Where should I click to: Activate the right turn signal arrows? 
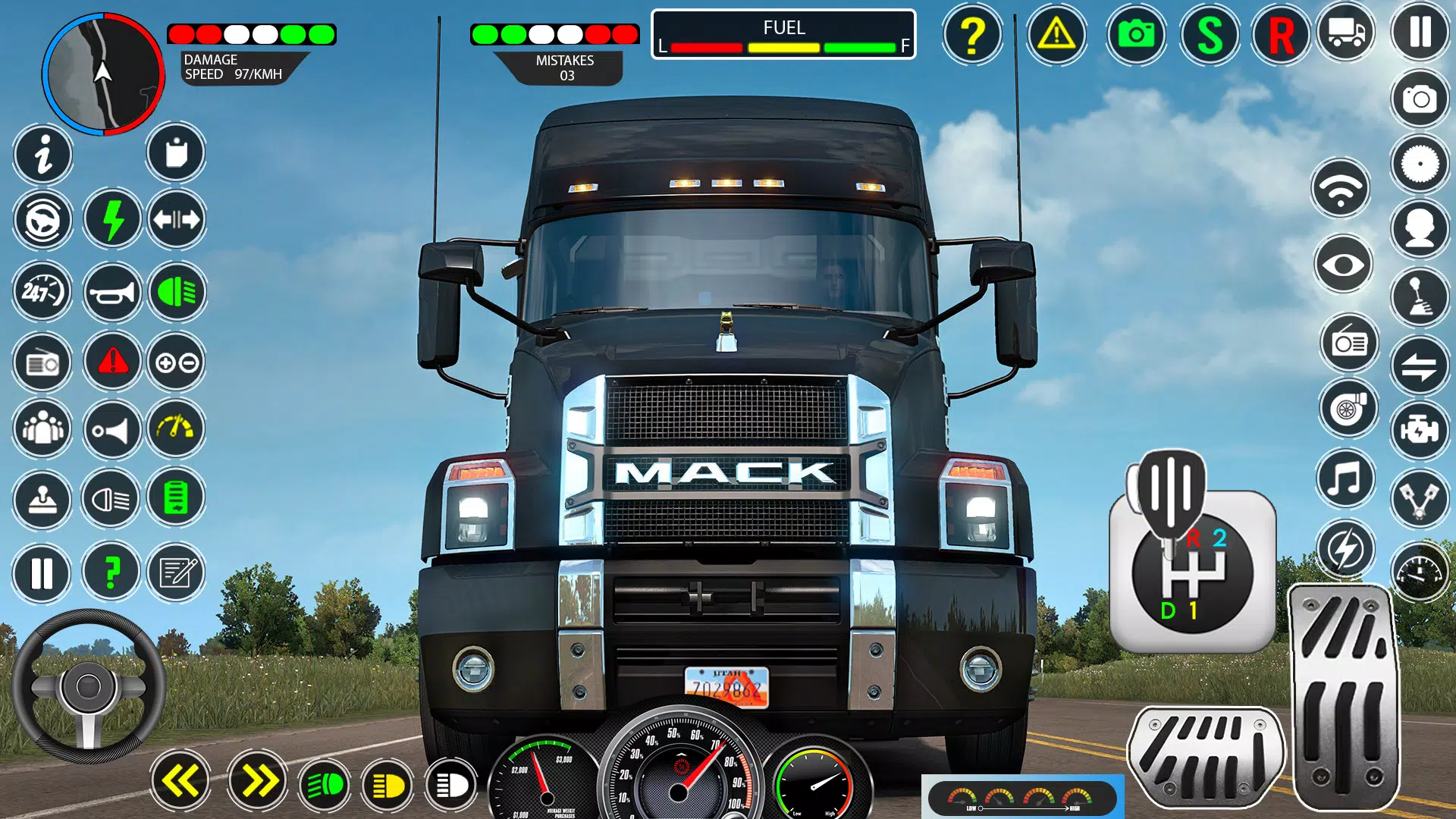point(257,781)
